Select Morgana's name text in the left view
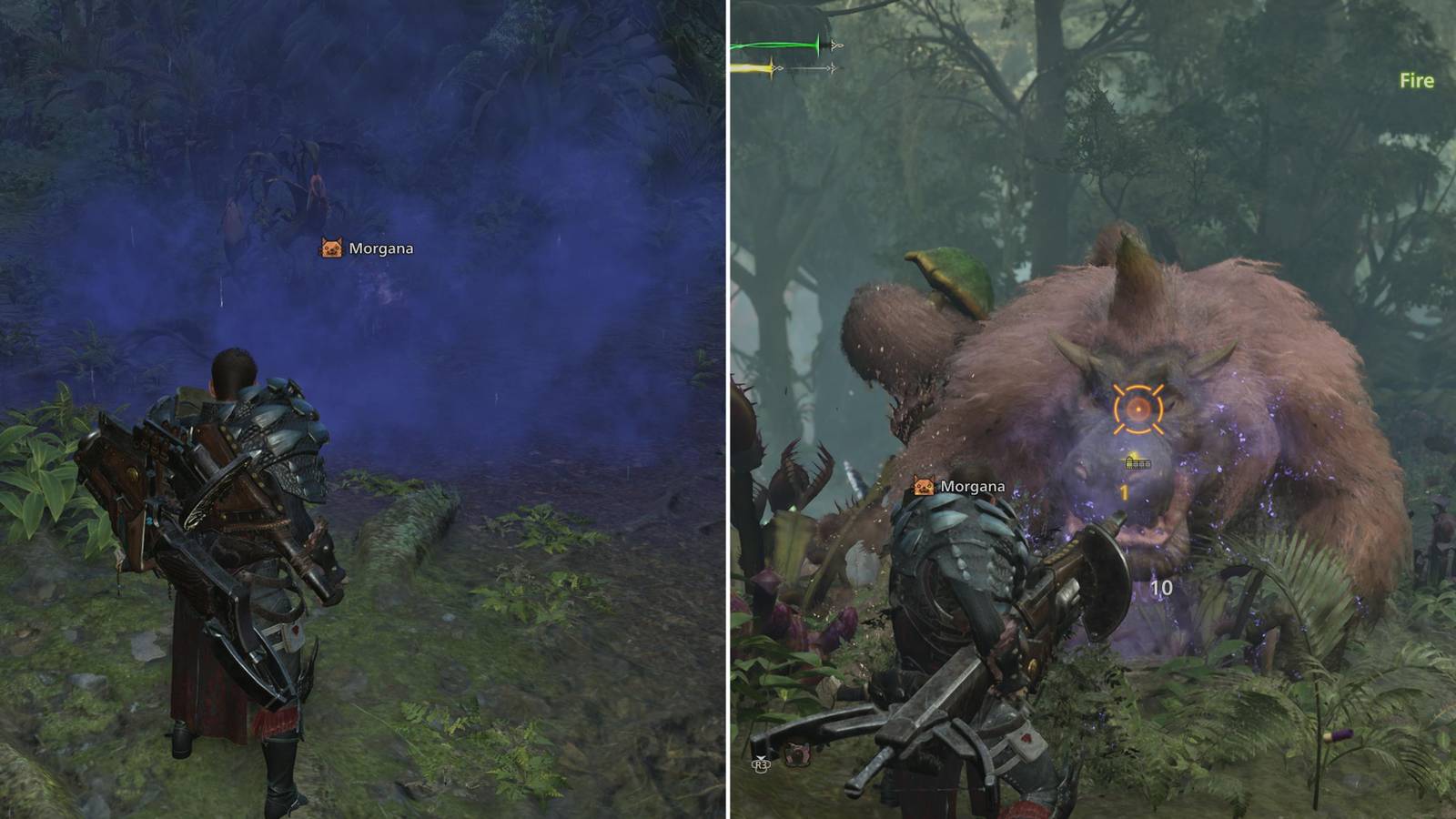Screen dimensions: 1456x819 coord(382,246)
